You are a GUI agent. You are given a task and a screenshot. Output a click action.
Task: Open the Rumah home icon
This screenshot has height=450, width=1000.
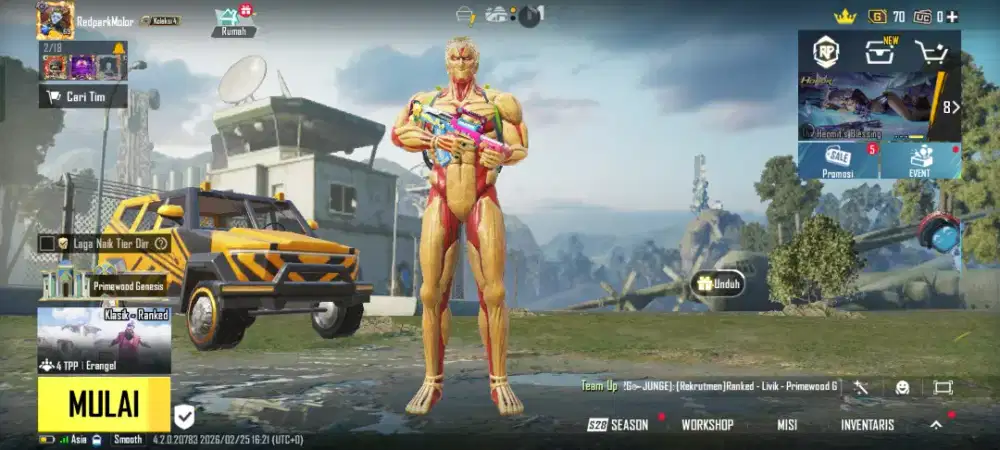pos(232,20)
